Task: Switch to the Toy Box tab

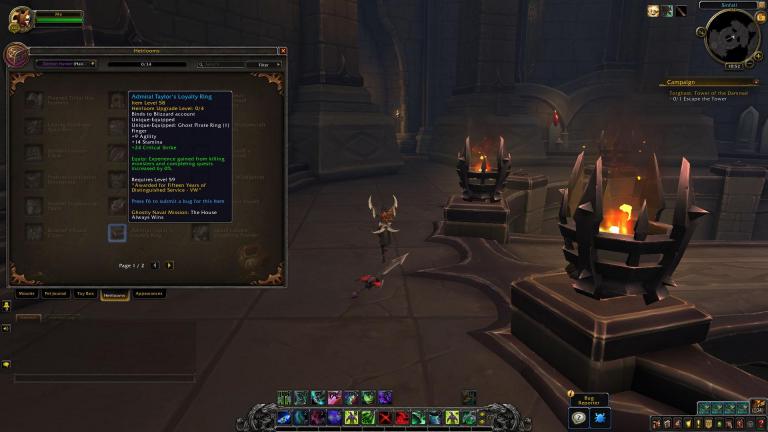Action: (84, 294)
